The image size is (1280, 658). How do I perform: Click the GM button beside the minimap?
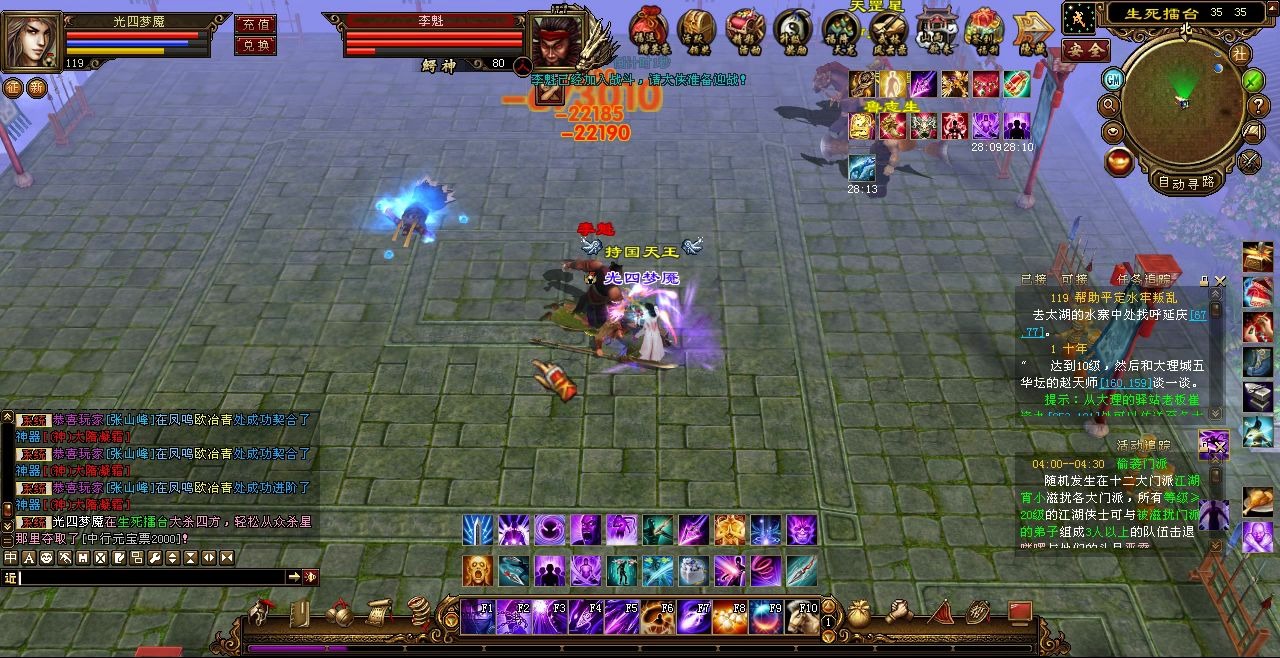coord(1113,78)
